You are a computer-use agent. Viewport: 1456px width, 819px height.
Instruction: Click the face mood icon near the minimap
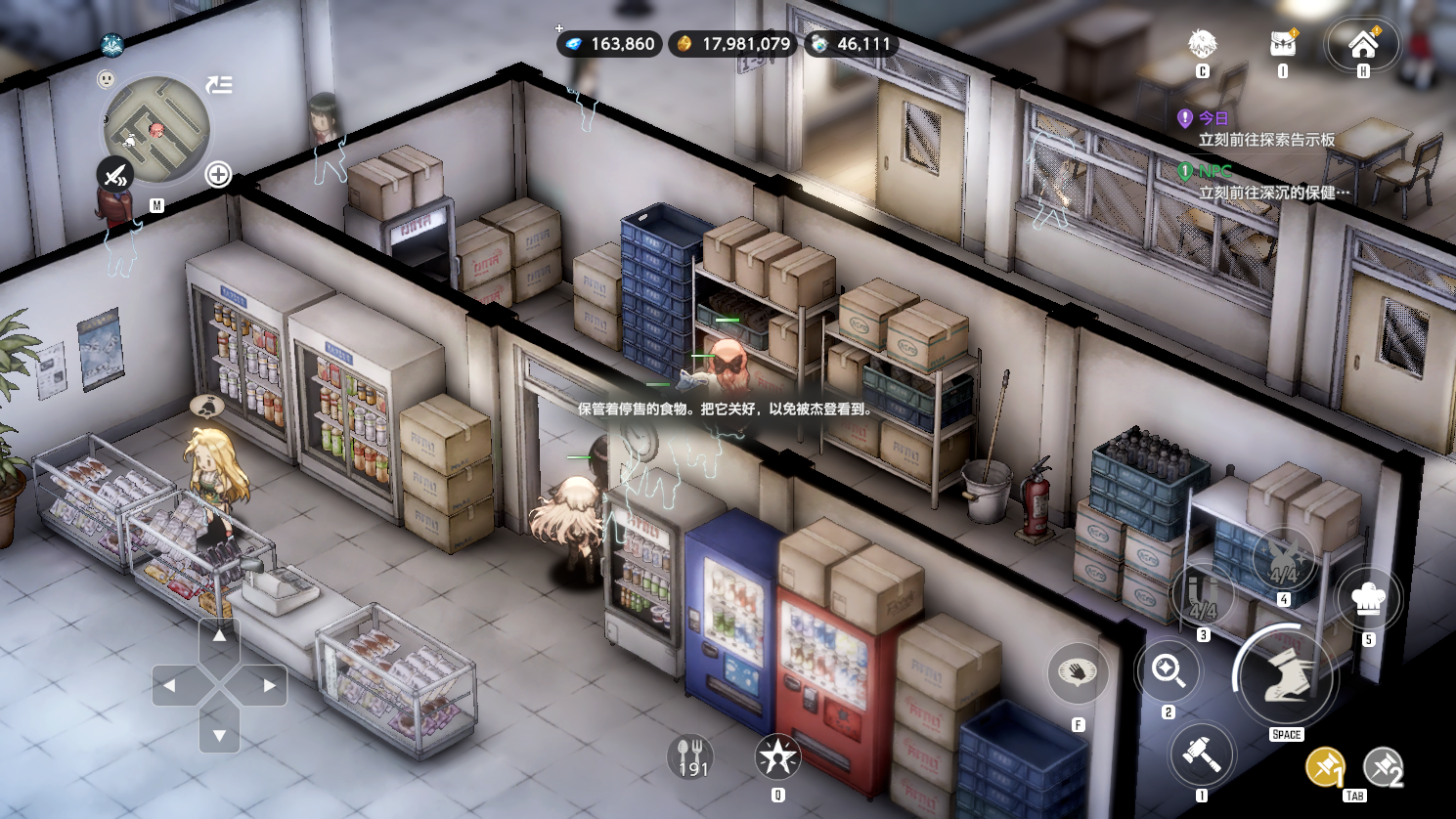[107, 79]
